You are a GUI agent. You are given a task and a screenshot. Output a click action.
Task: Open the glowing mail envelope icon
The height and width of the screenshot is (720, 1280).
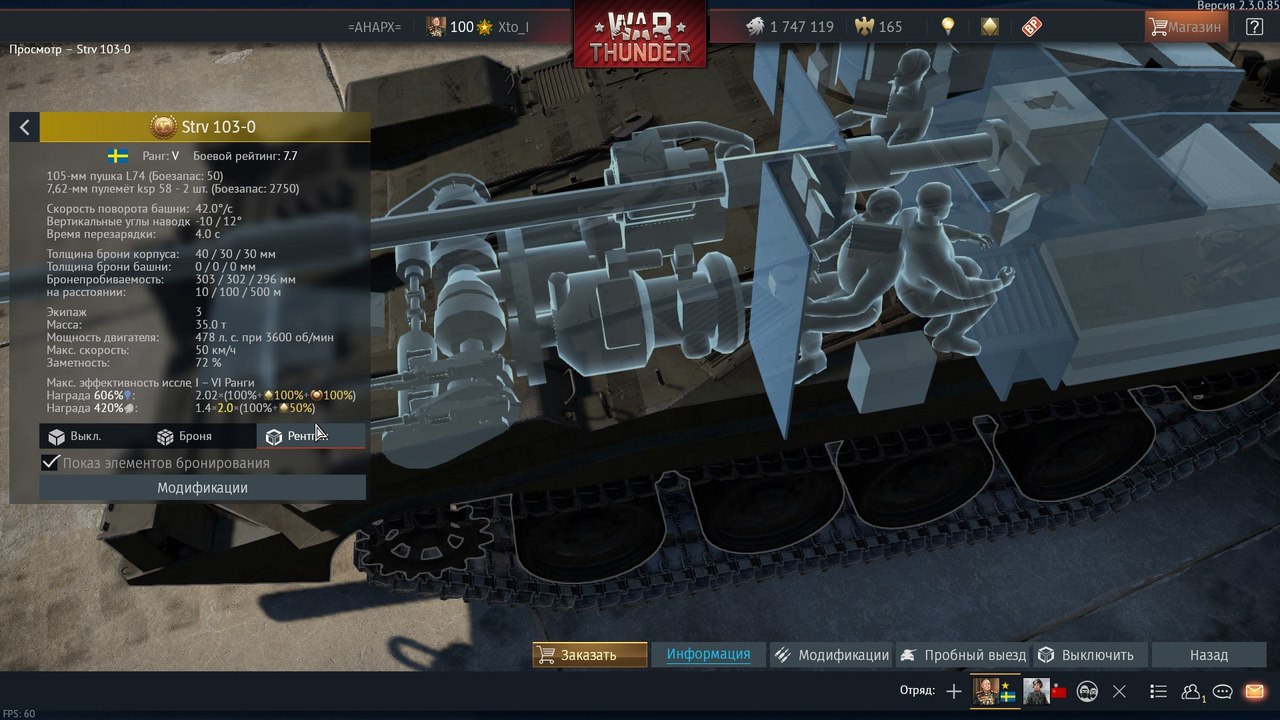coord(1254,691)
